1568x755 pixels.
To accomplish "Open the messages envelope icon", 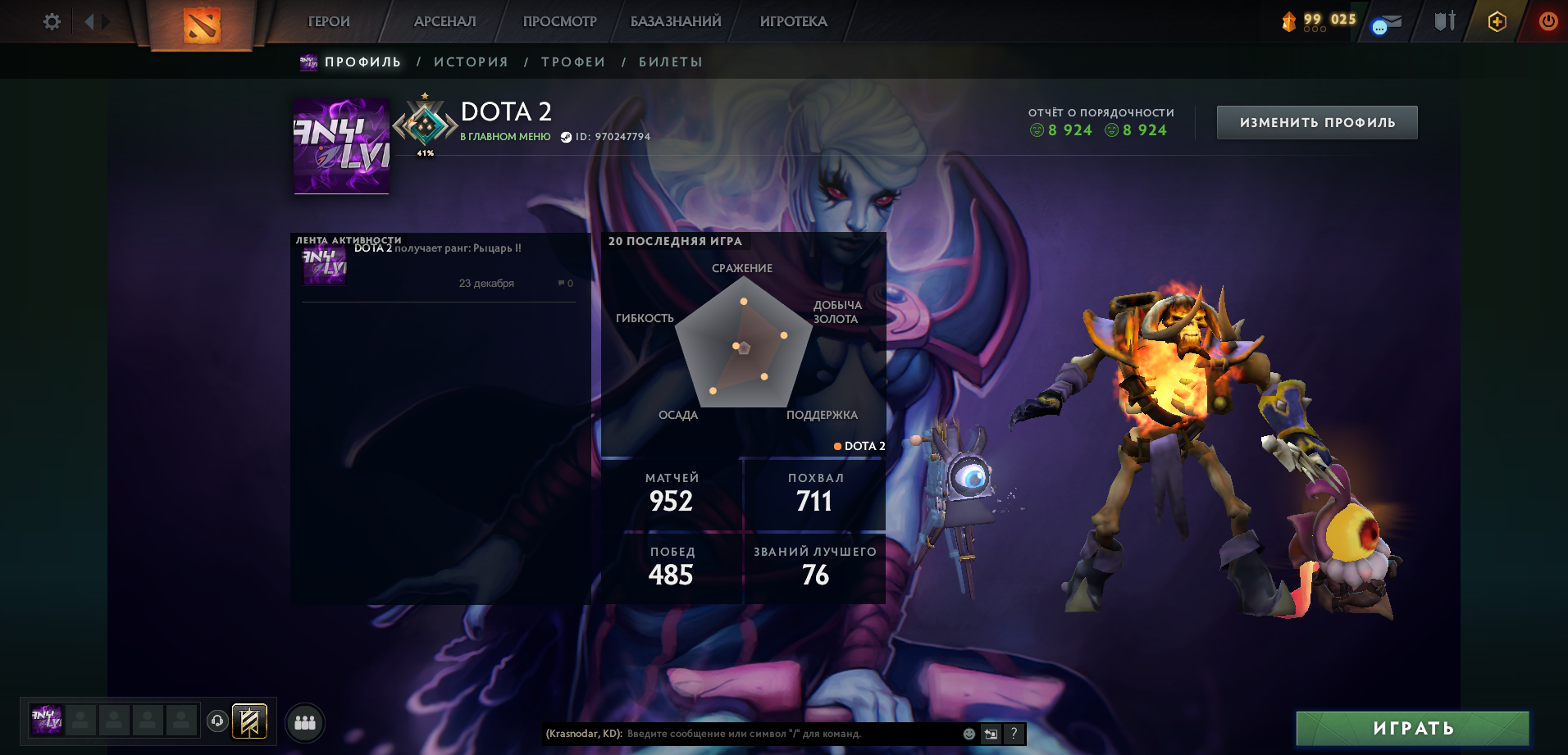I will coord(1385,22).
